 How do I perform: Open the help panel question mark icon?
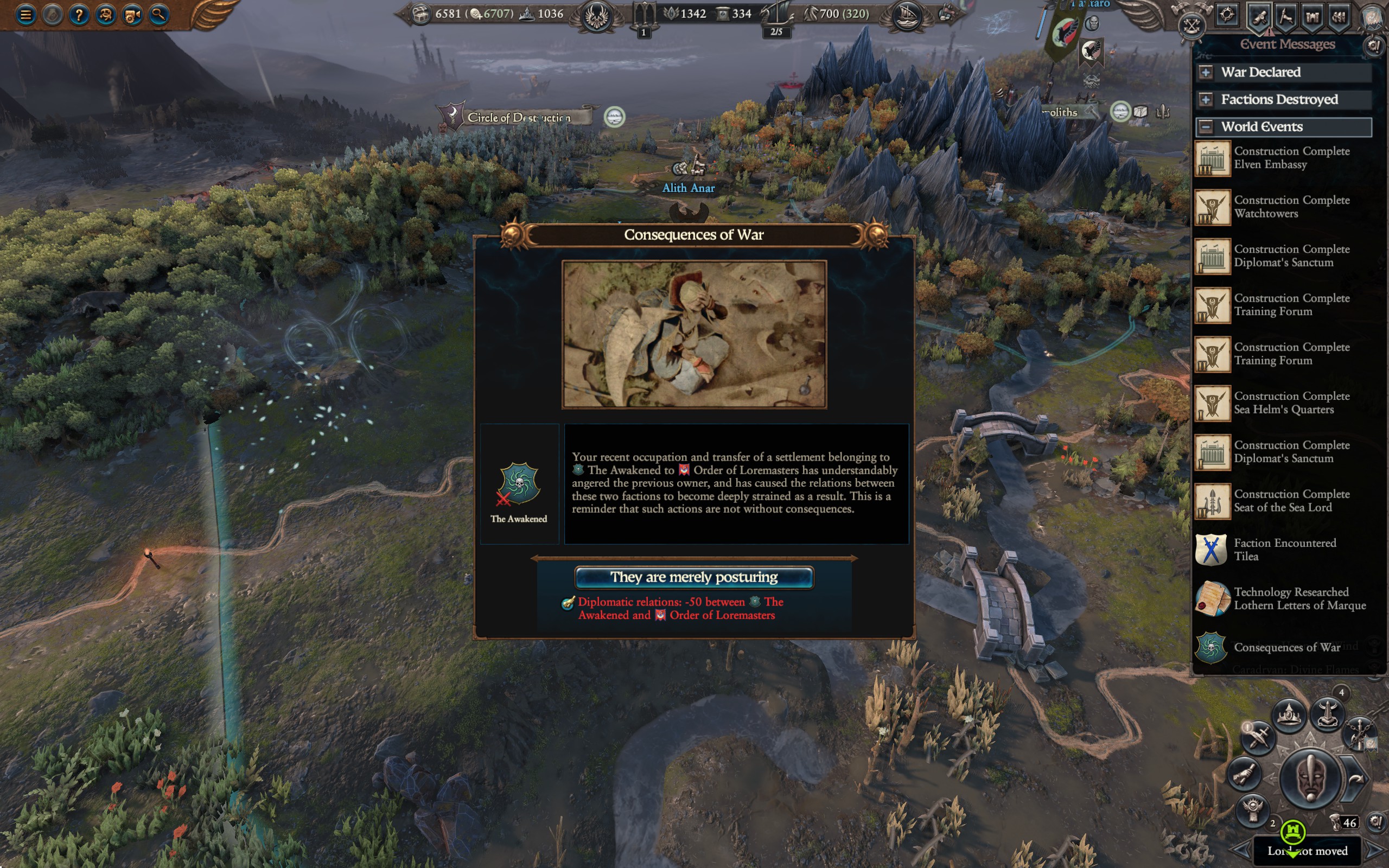tap(79, 16)
